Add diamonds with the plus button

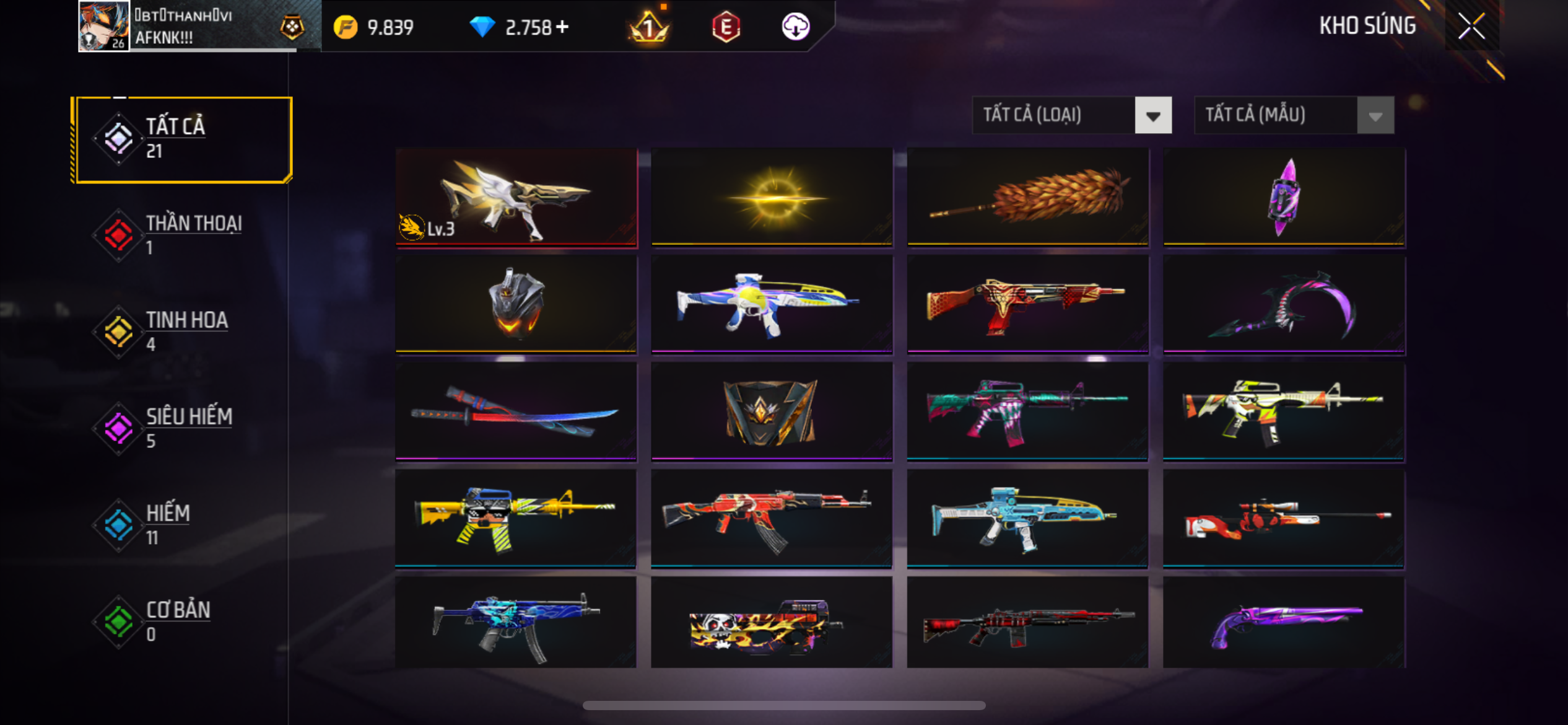pyautogui.click(x=562, y=27)
